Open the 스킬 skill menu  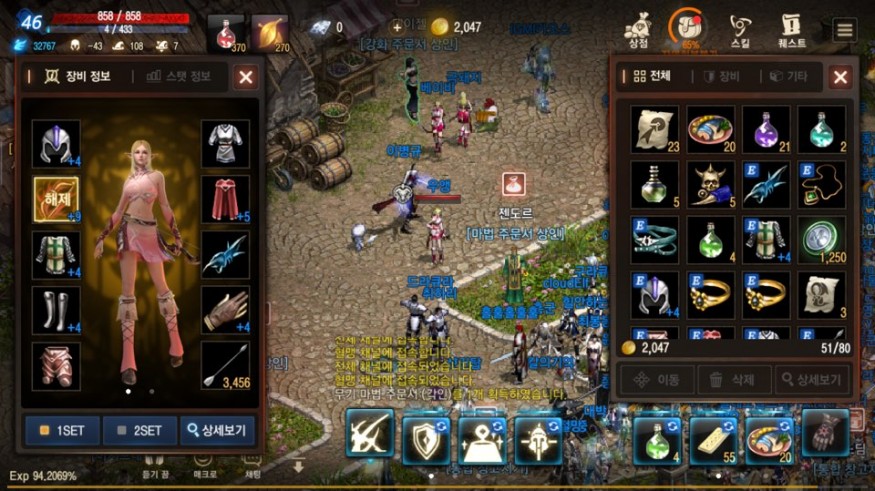(x=740, y=30)
